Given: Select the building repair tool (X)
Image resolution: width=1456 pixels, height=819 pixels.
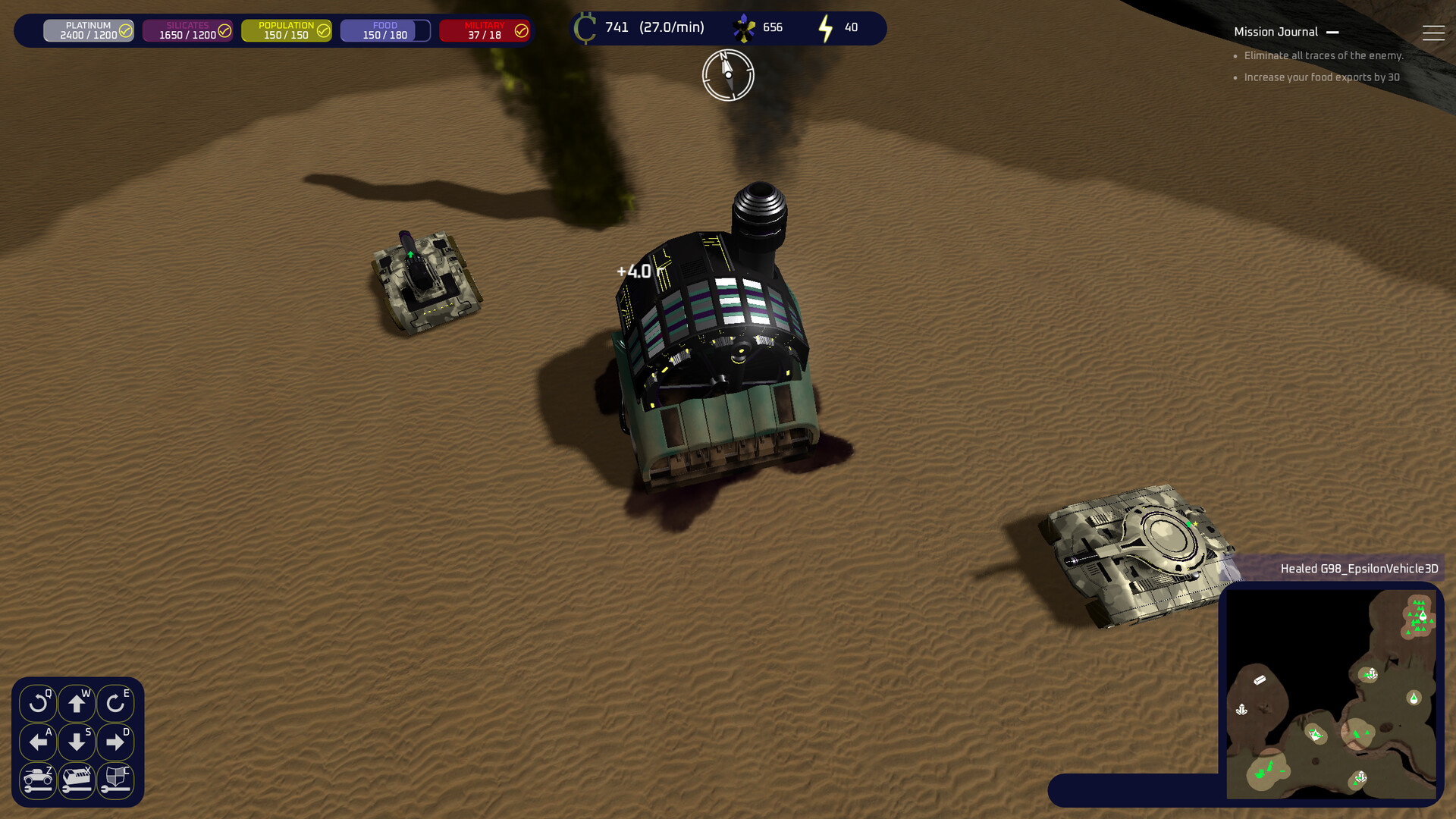Looking at the screenshot, I should pyautogui.click(x=77, y=781).
